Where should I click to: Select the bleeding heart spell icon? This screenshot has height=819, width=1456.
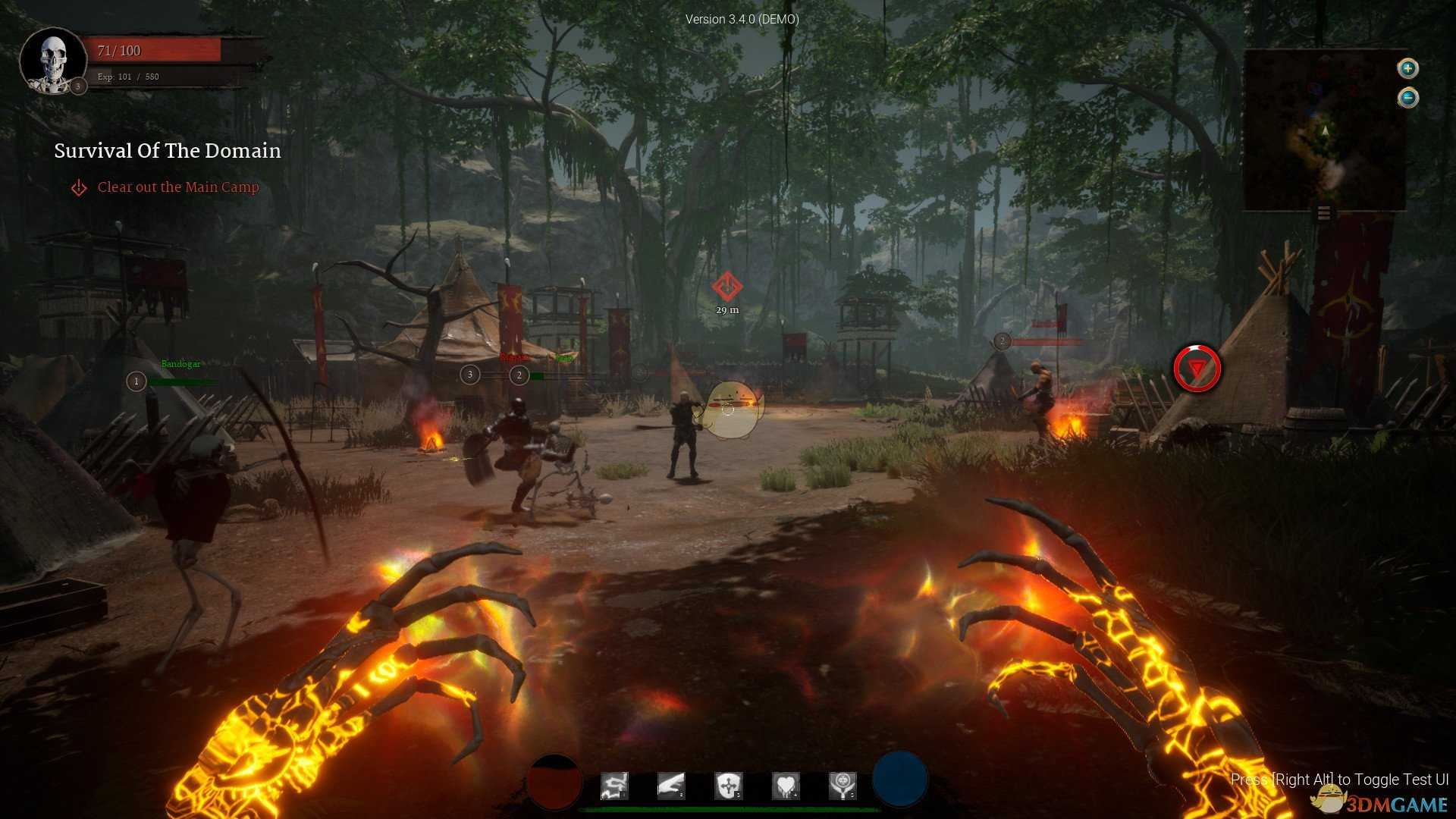click(786, 786)
